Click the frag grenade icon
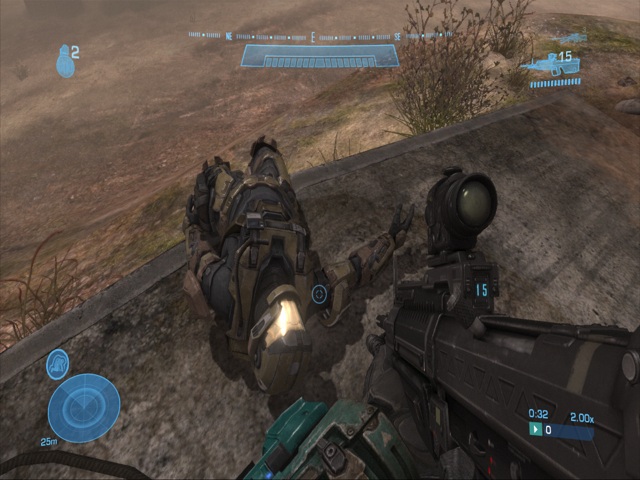Image resolution: width=640 pixels, height=480 pixels. tap(65, 62)
